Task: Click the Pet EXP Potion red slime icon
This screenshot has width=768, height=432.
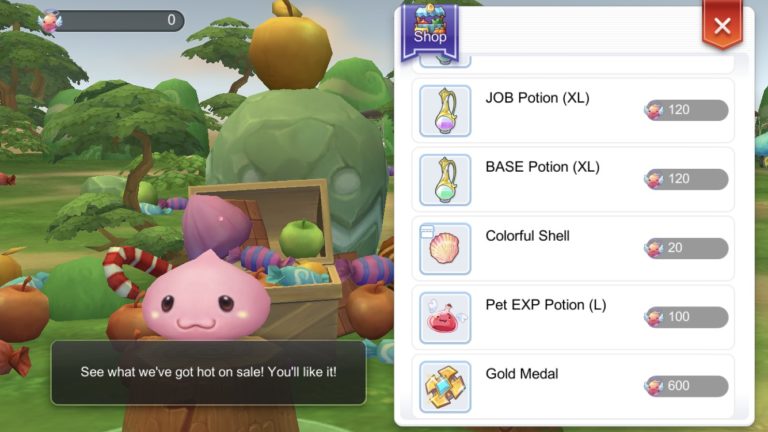Action: pos(445,318)
